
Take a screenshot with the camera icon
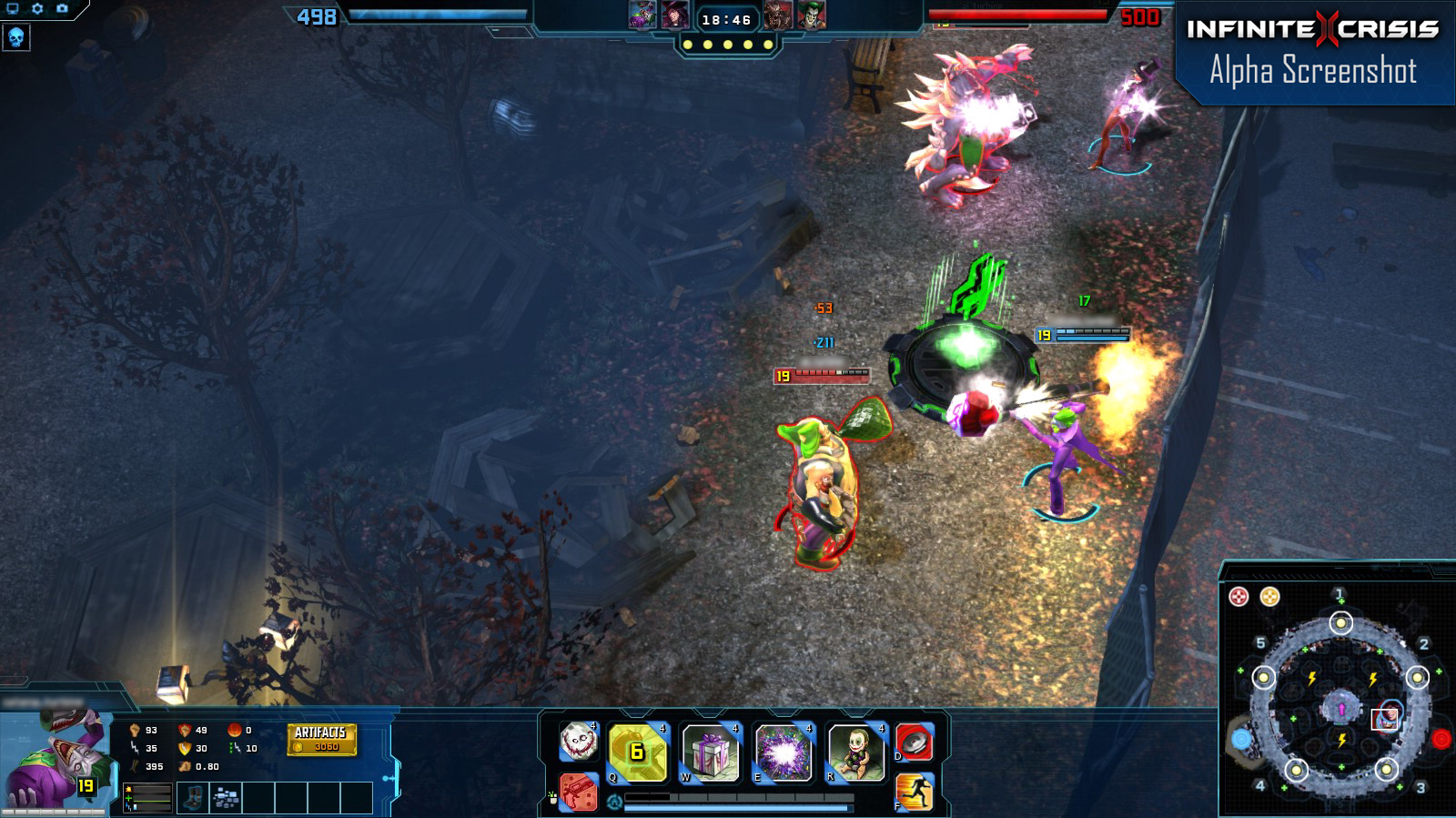pos(61,7)
